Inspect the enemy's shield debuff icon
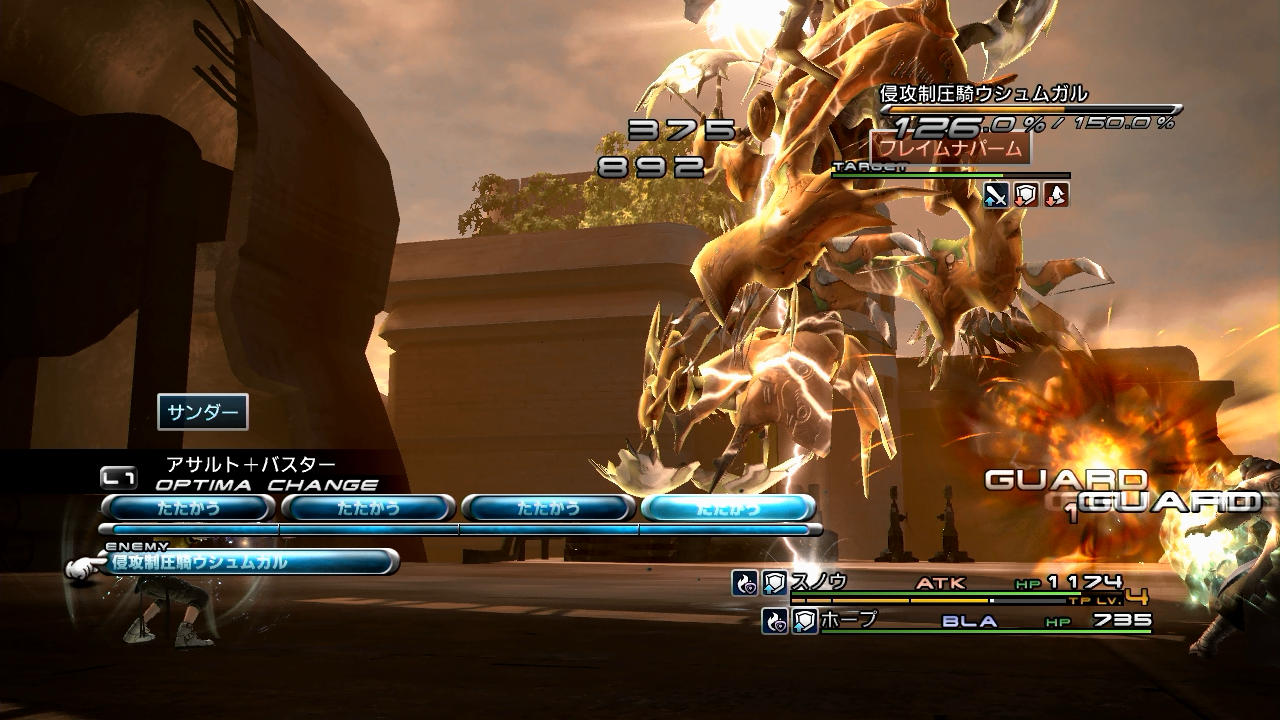Image resolution: width=1280 pixels, height=720 pixels. point(1026,195)
